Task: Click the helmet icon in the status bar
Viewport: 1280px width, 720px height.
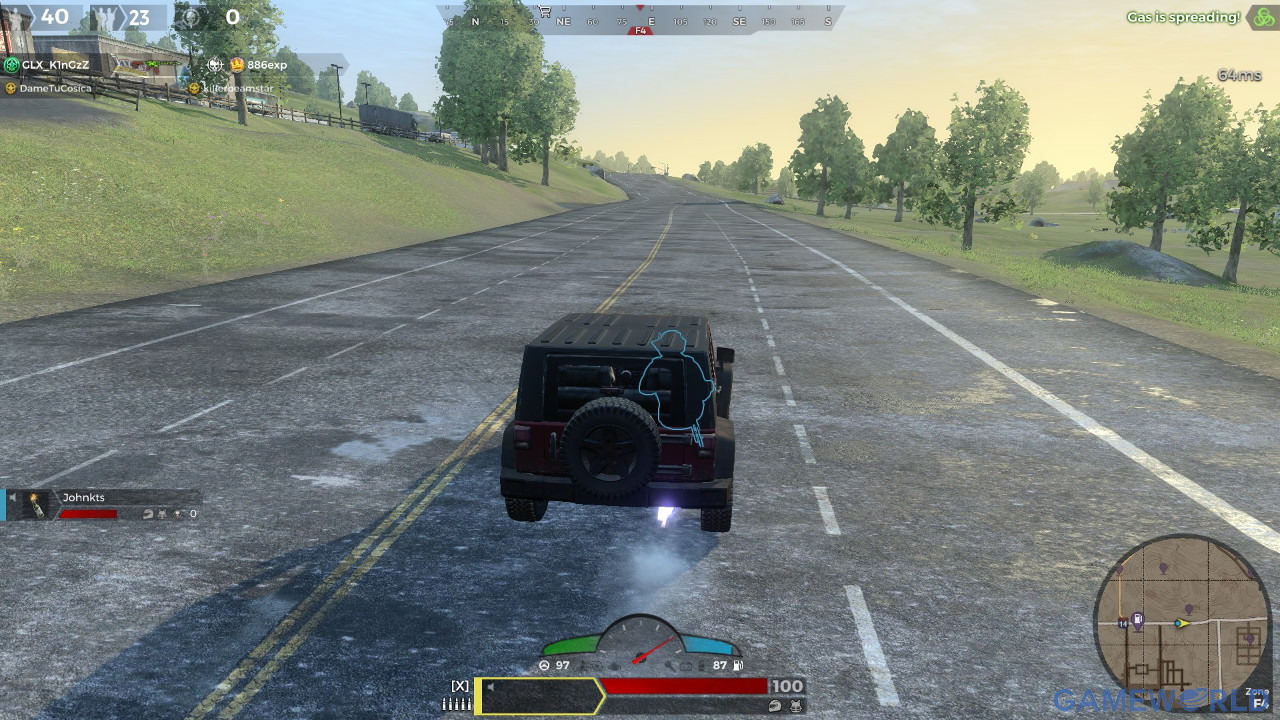Action: pos(776,705)
